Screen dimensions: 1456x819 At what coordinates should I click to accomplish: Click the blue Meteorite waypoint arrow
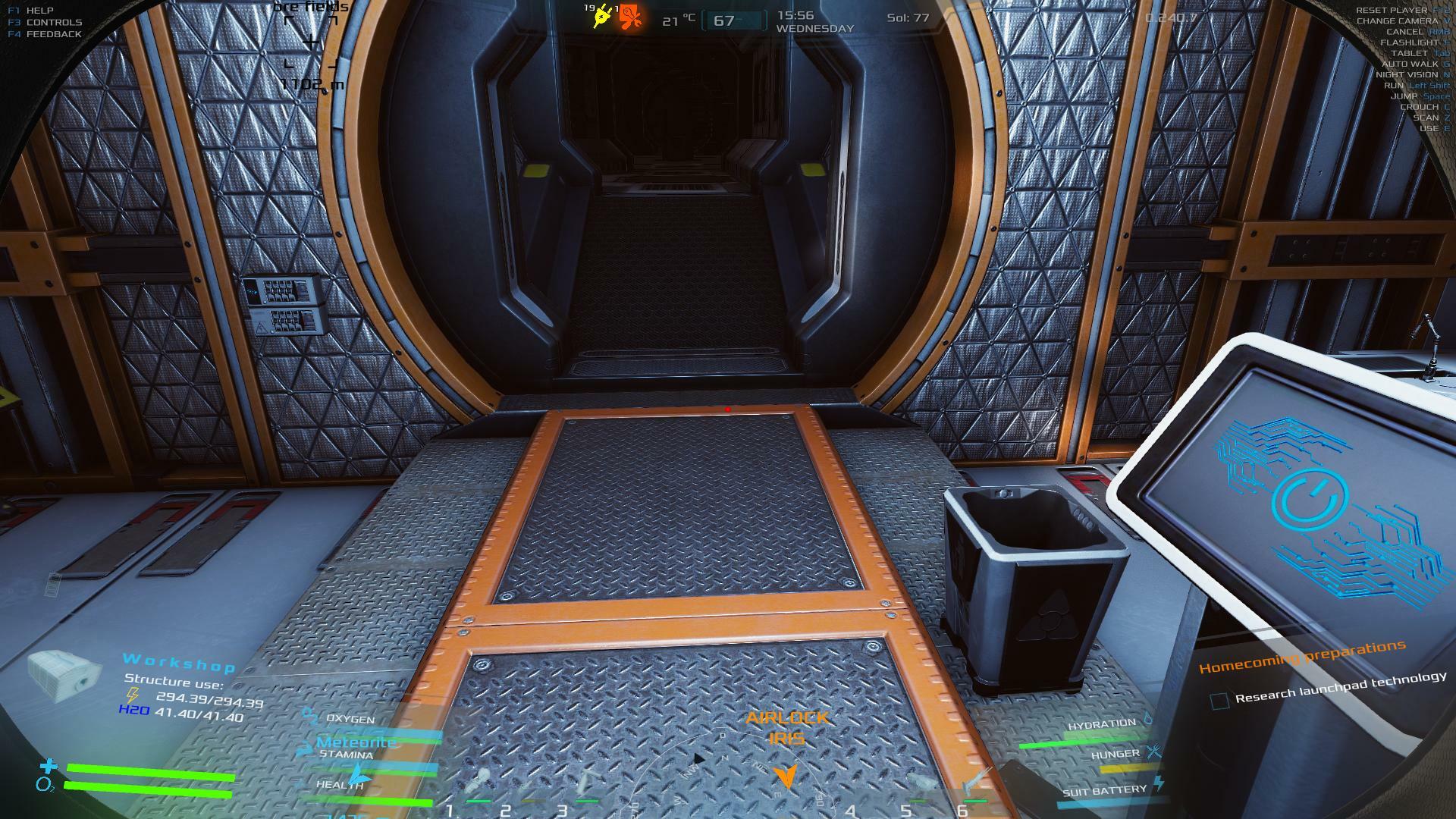[x=361, y=778]
